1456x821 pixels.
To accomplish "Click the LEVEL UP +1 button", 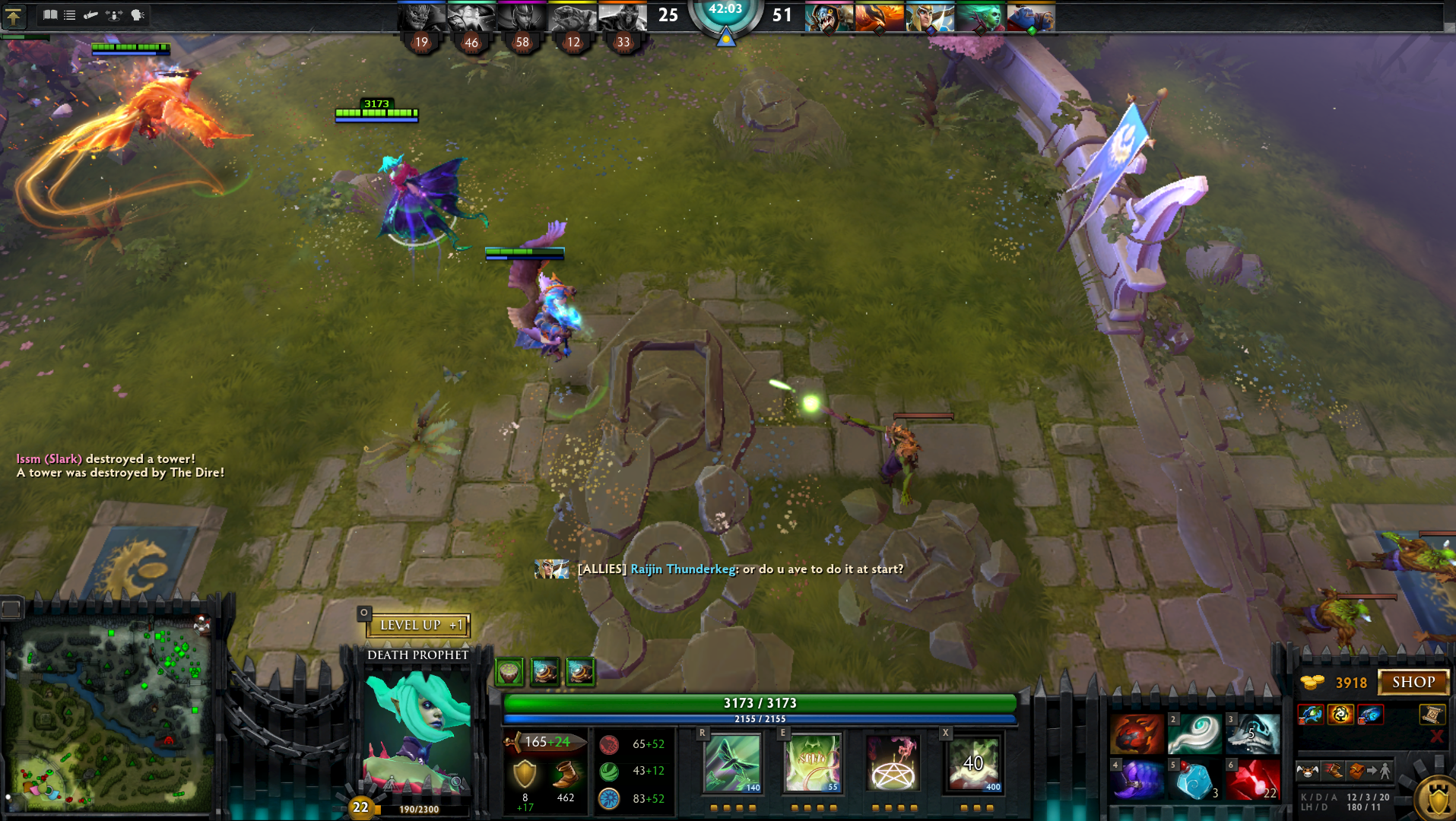I will click(418, 625).
